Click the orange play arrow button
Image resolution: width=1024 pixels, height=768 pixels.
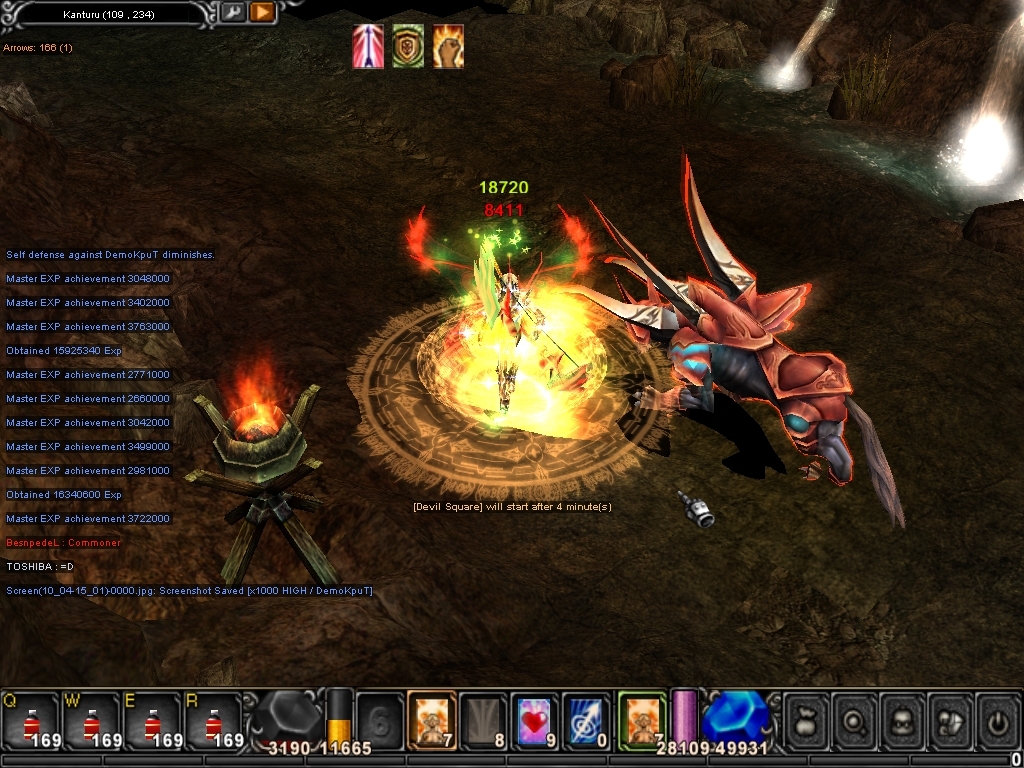pyautogui.click(x=262, y=13)
